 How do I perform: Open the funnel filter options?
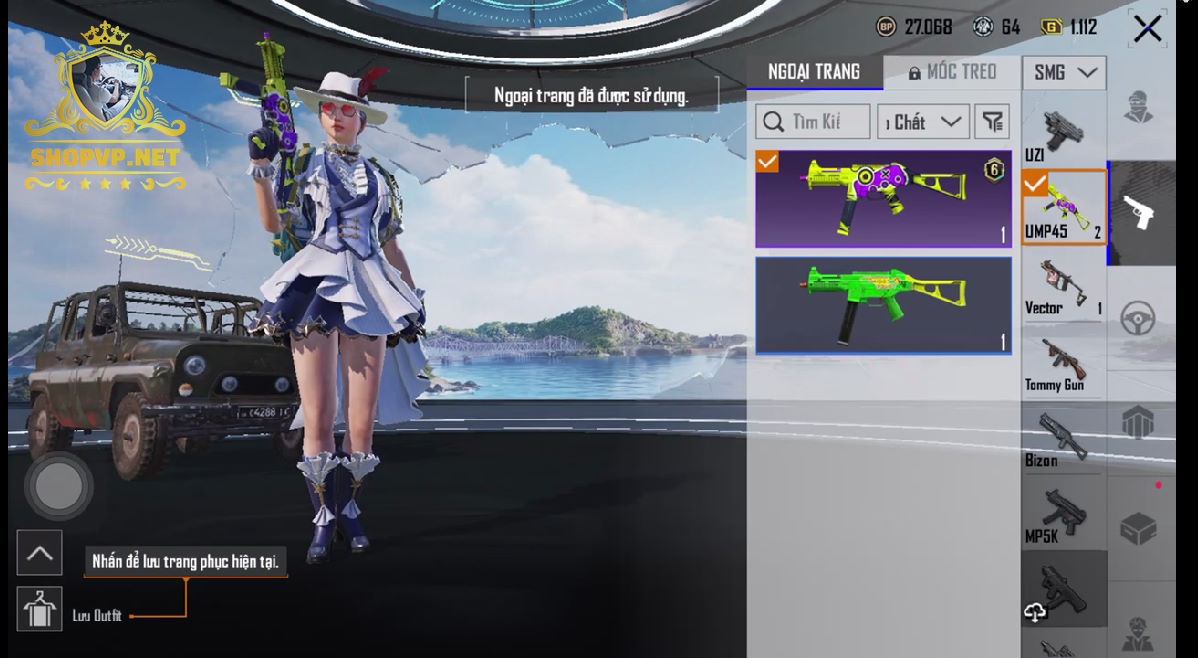(x=991, y=122)
